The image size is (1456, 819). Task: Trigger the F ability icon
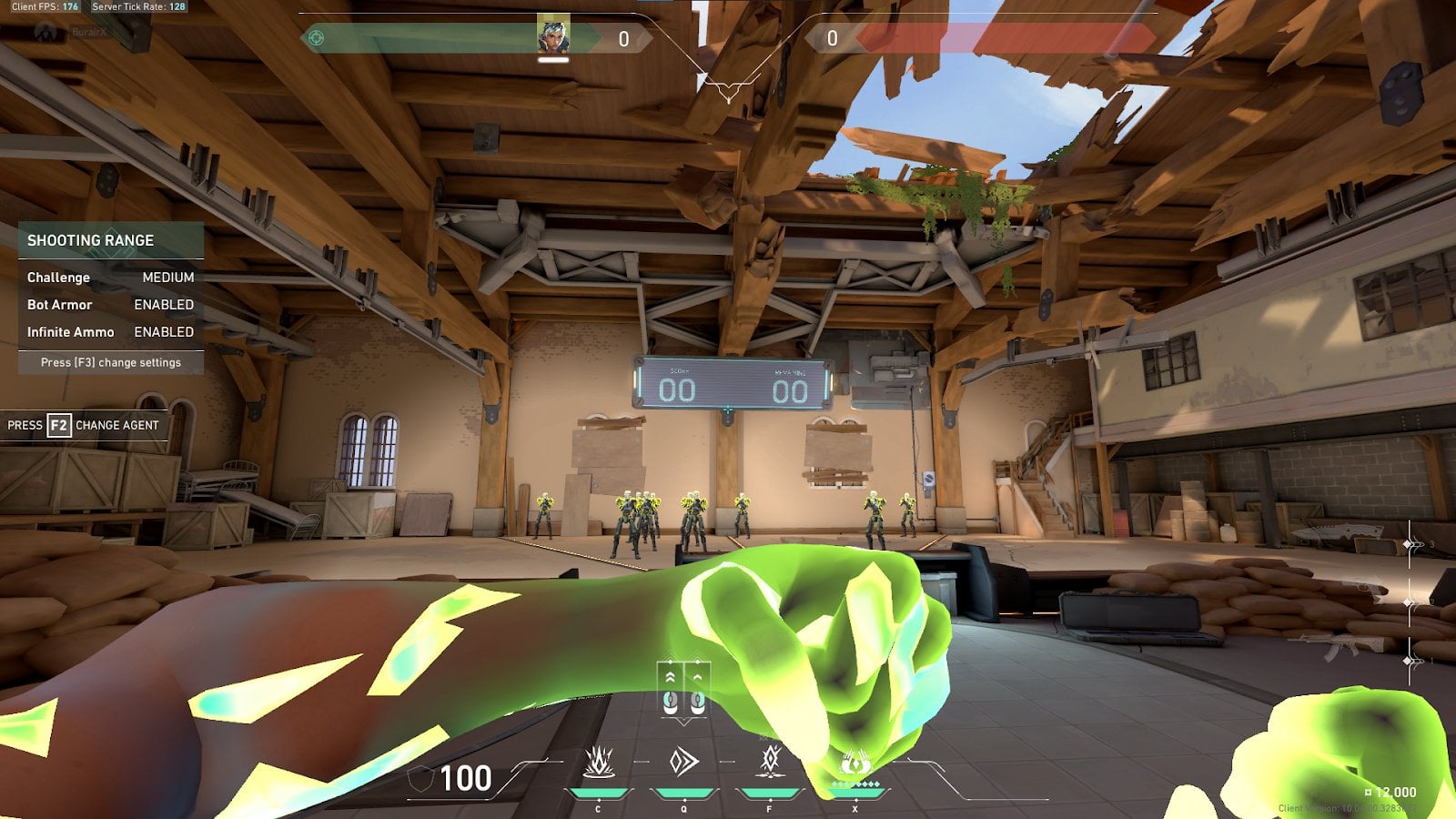770,759
